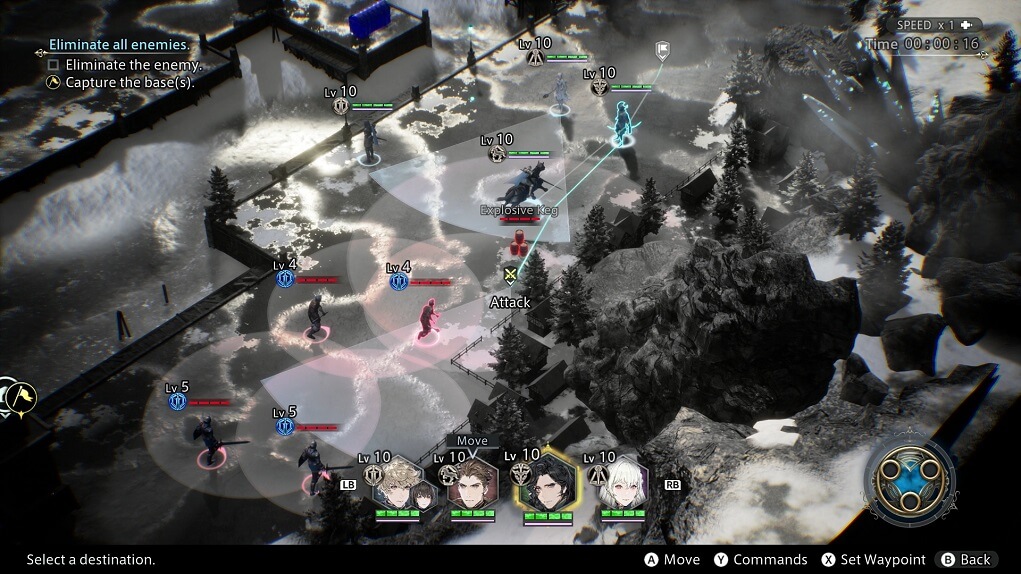
Task: Click the Eliminate all enemies objective
Action: point(118,46)
